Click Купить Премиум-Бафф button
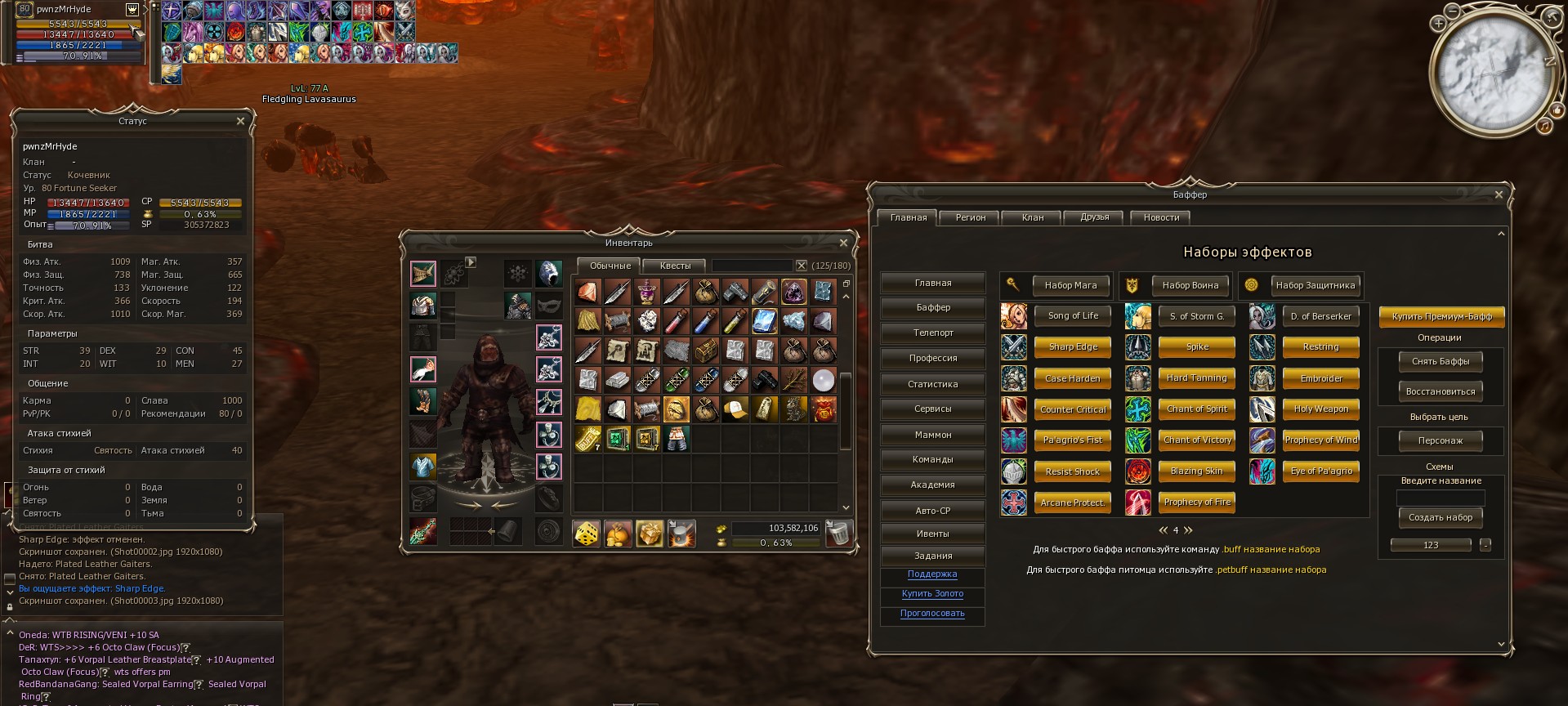Image resolution: width=1568 pixels, height=706 pixels. point(1441,316)
